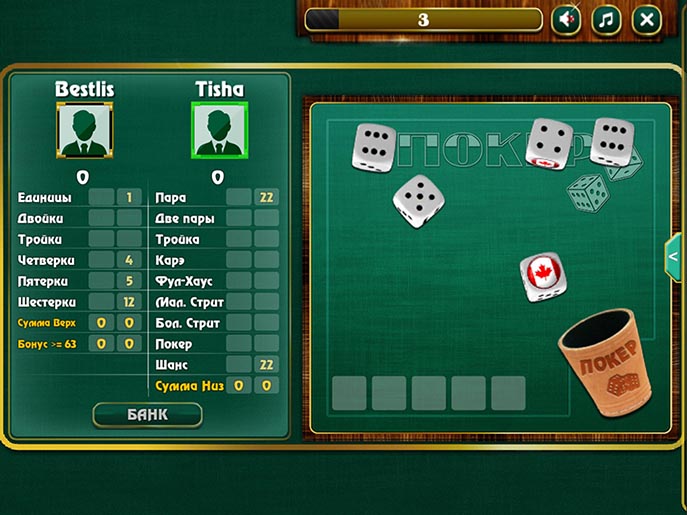Take the Шестерки score of 12

click(x=129, y=302)
